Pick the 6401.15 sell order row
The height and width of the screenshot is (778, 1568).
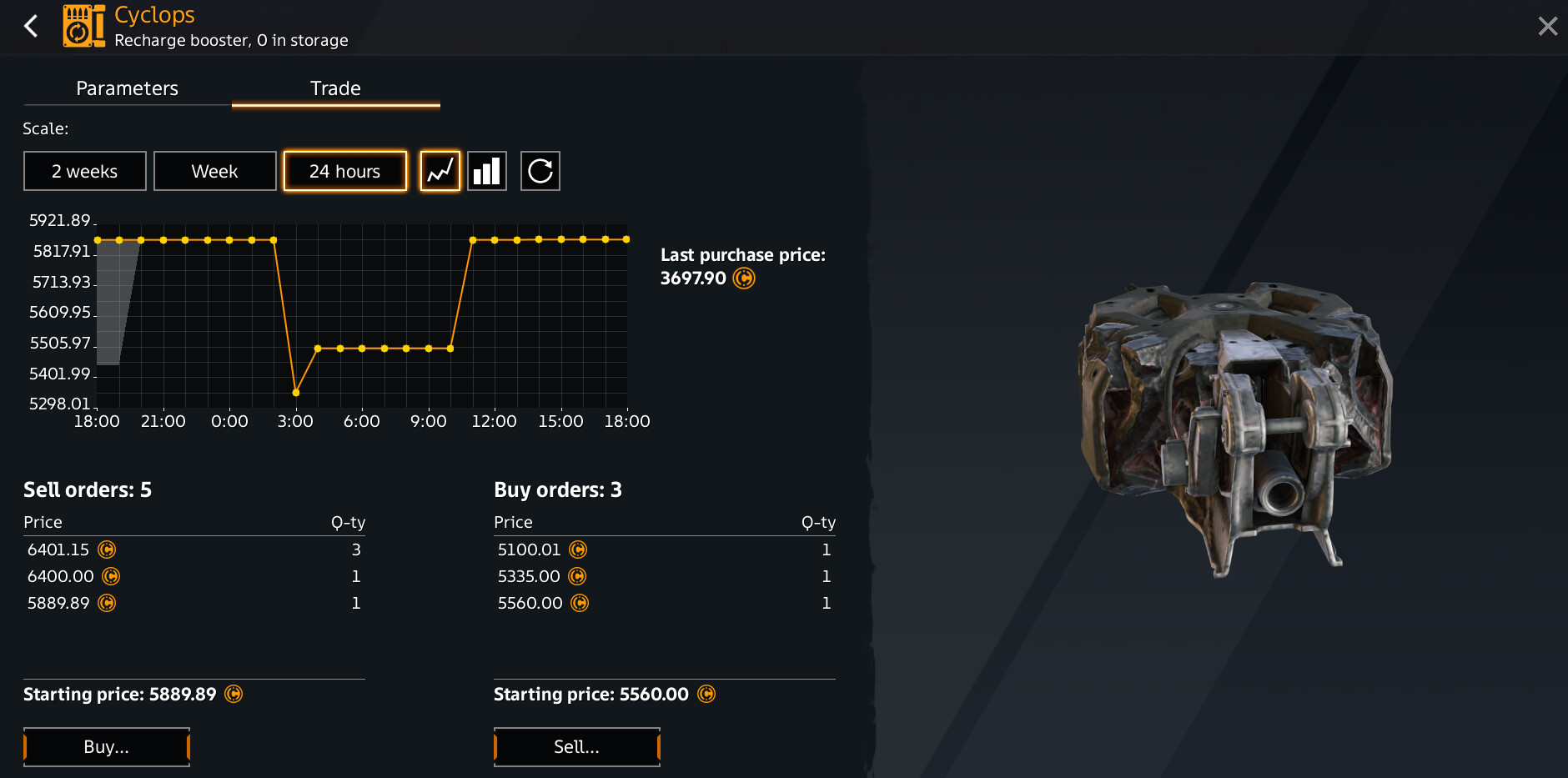click(x=193, y=550)
